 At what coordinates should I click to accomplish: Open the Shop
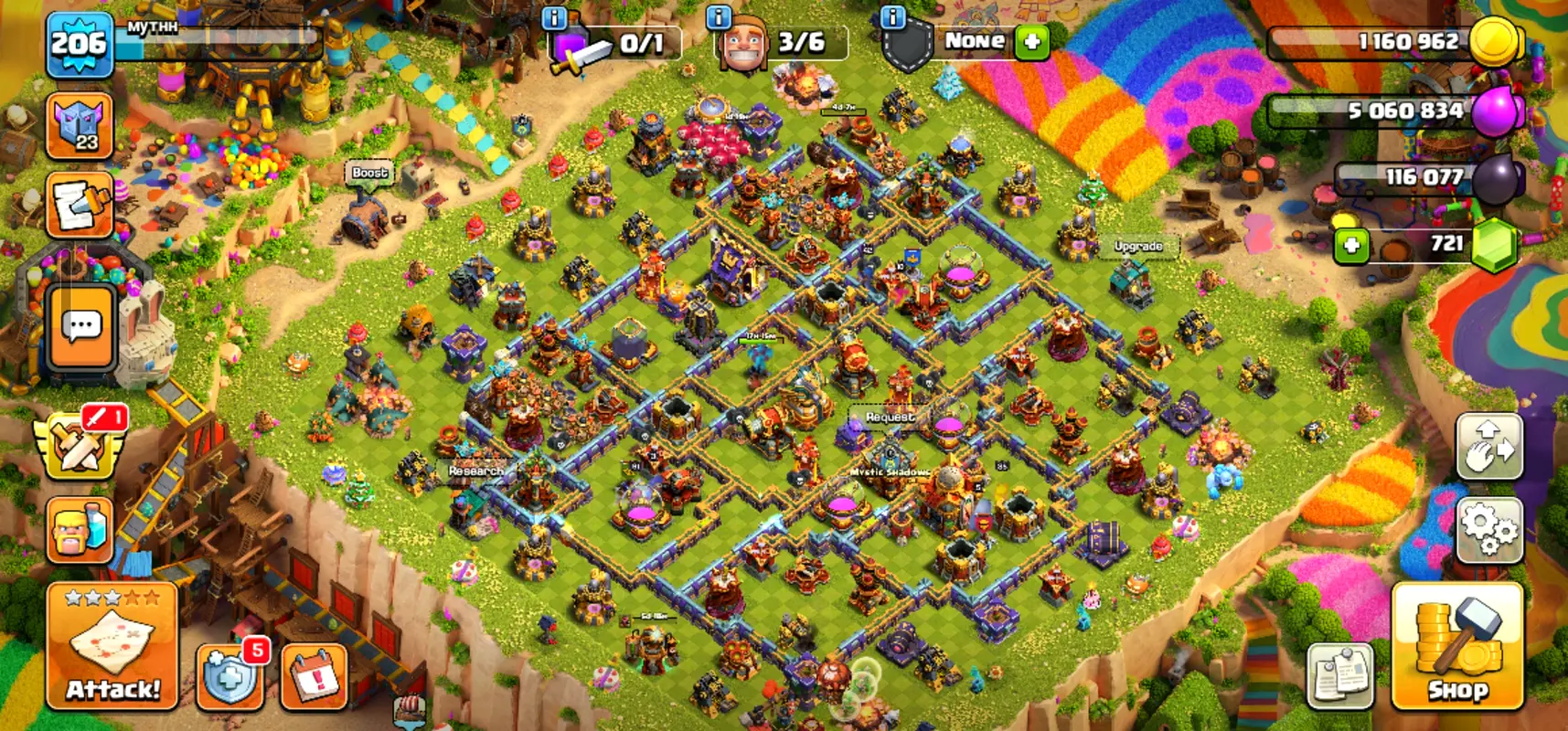point(1457,647)
